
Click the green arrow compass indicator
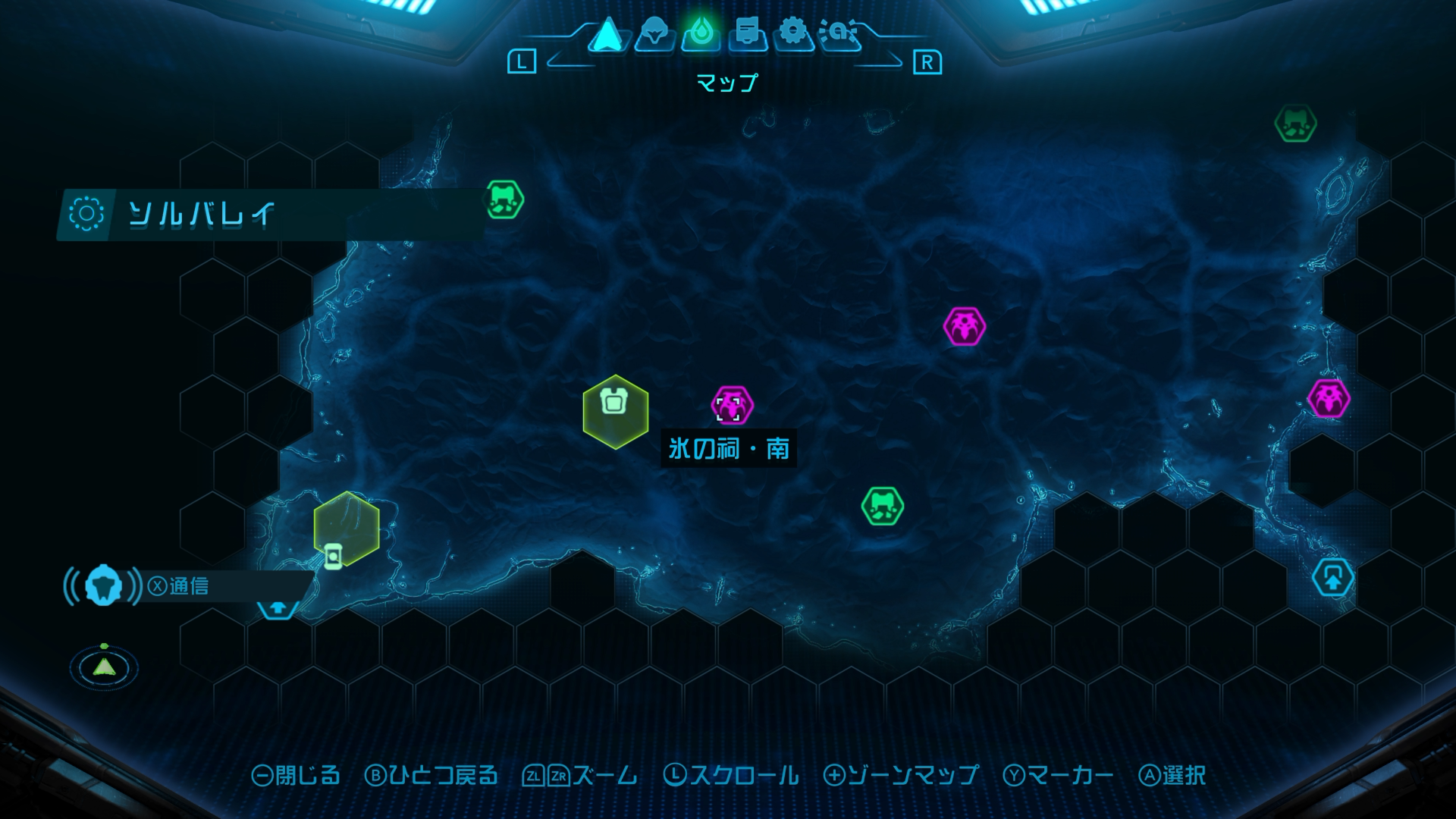coord(104,667)
